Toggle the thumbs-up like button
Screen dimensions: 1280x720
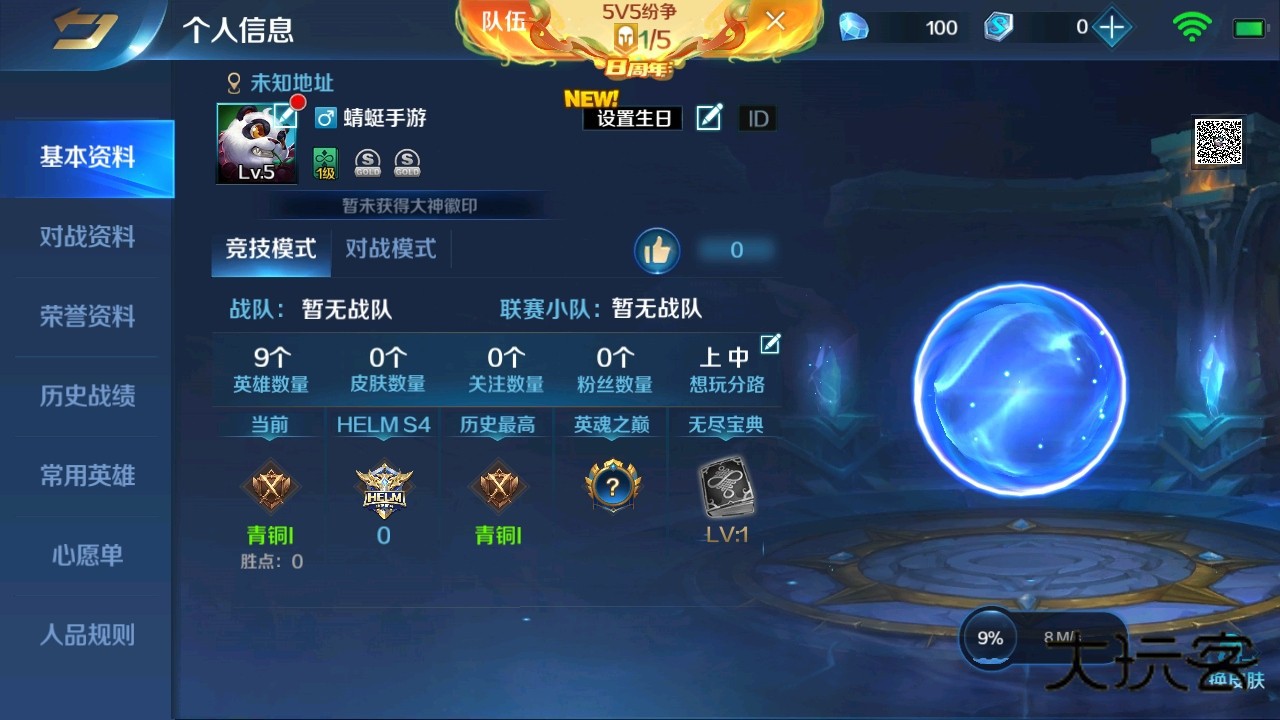point(658,250)
